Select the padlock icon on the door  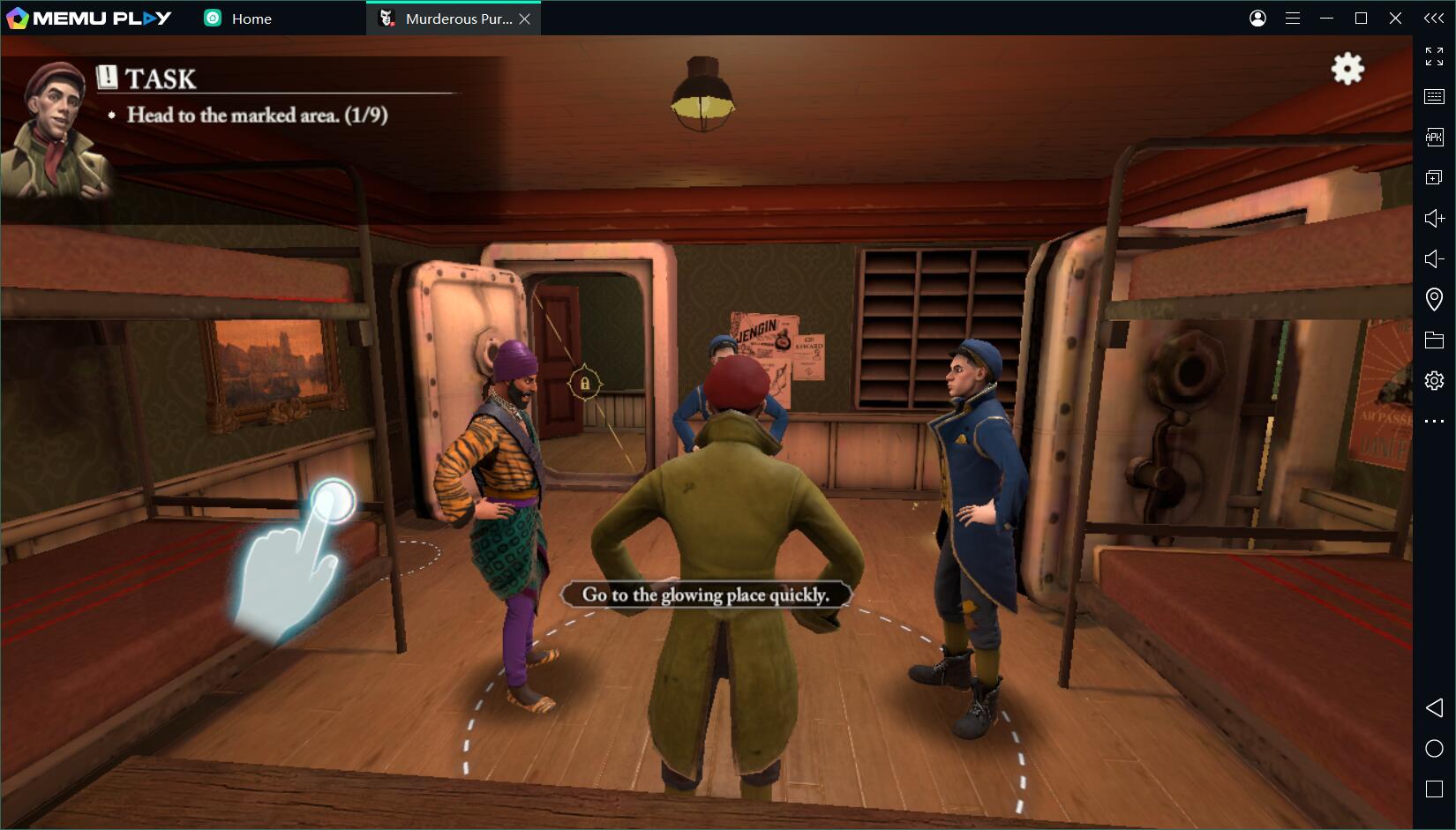584,384
